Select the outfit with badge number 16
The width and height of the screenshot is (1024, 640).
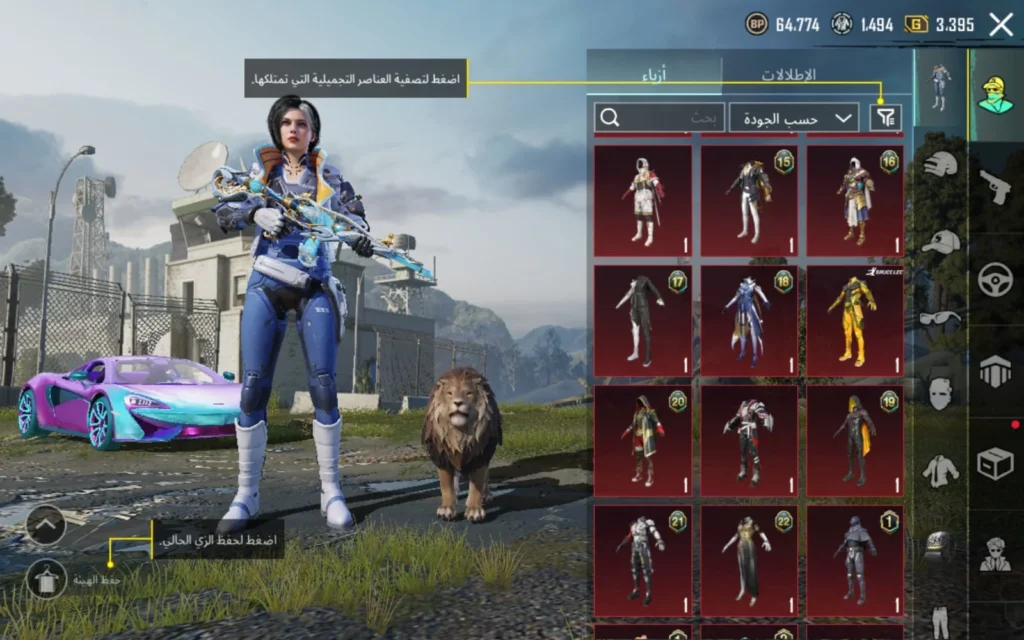click(855, 200)
